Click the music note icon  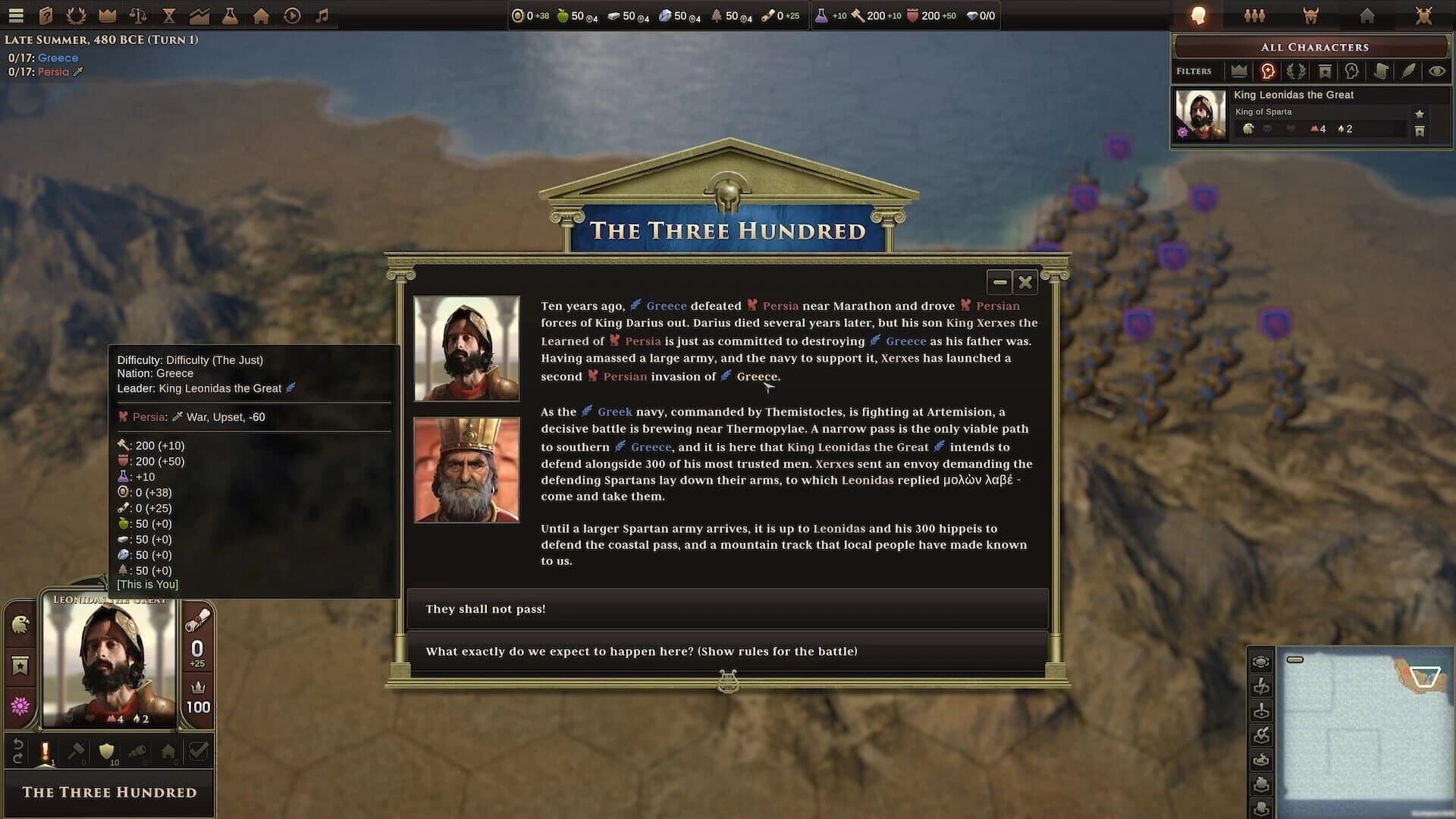pos(322,15)
